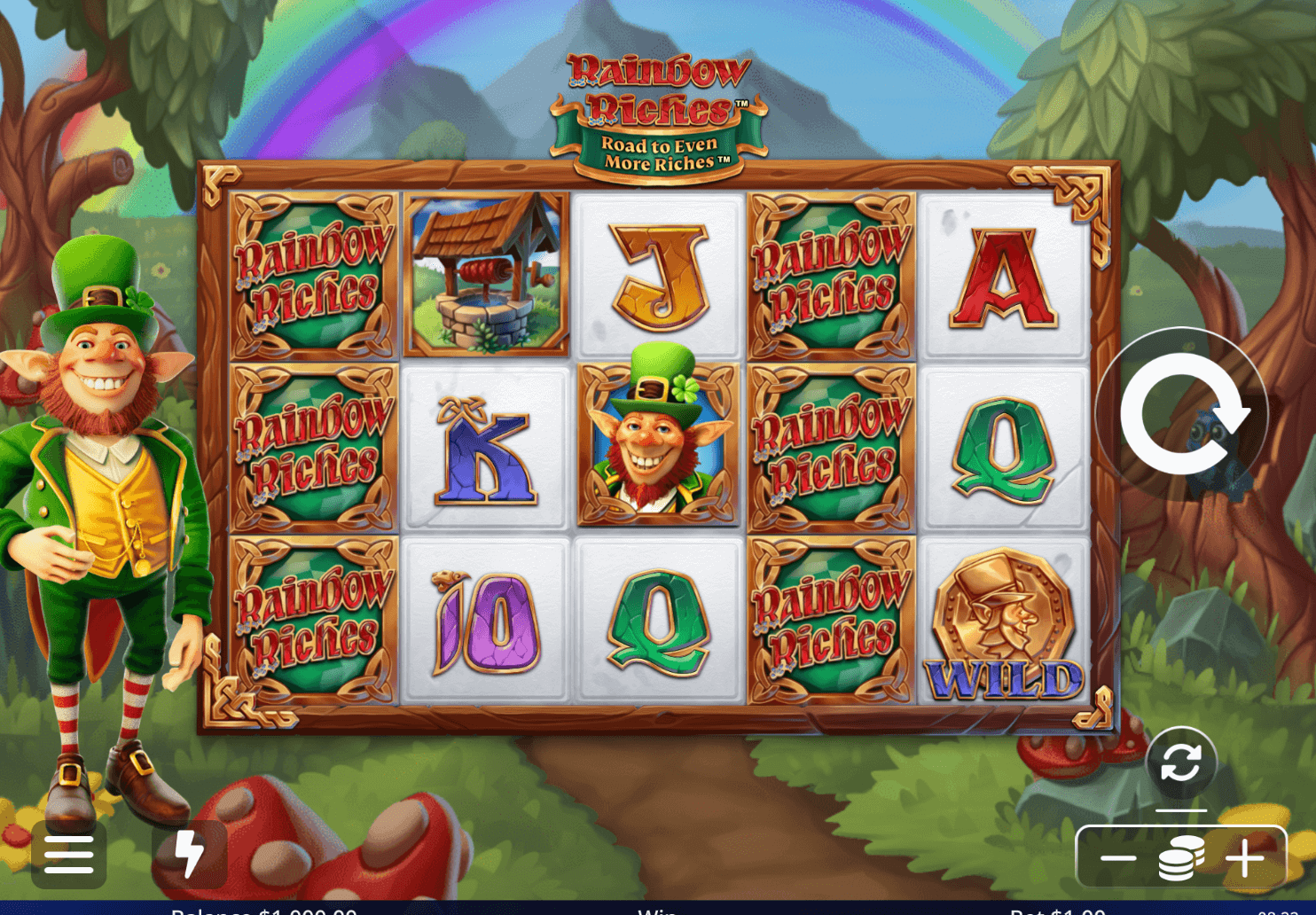Decrease the bet with the minus button

click(1118, 857)
